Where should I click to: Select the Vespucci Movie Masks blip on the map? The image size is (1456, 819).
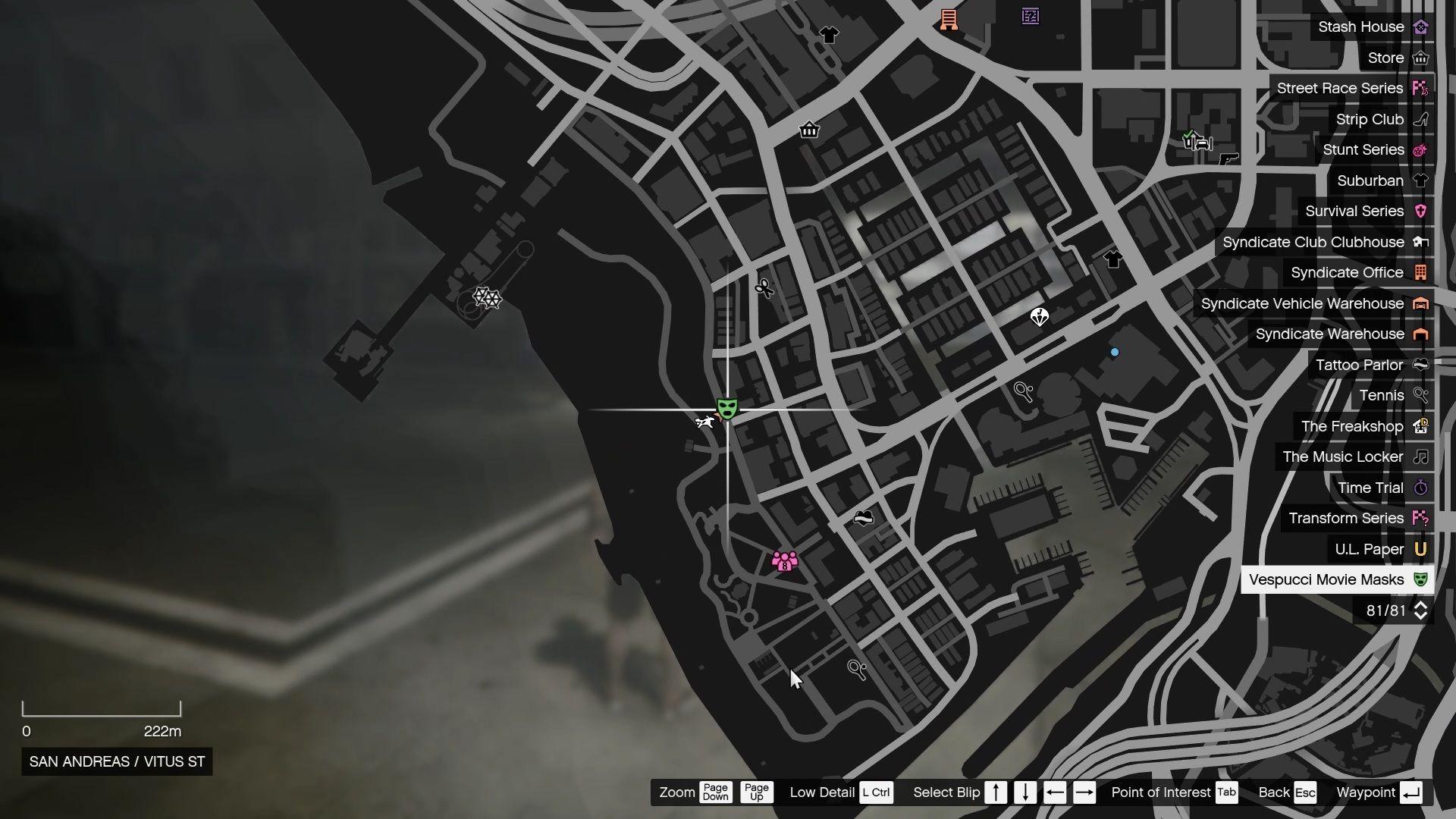coord(726,408)
